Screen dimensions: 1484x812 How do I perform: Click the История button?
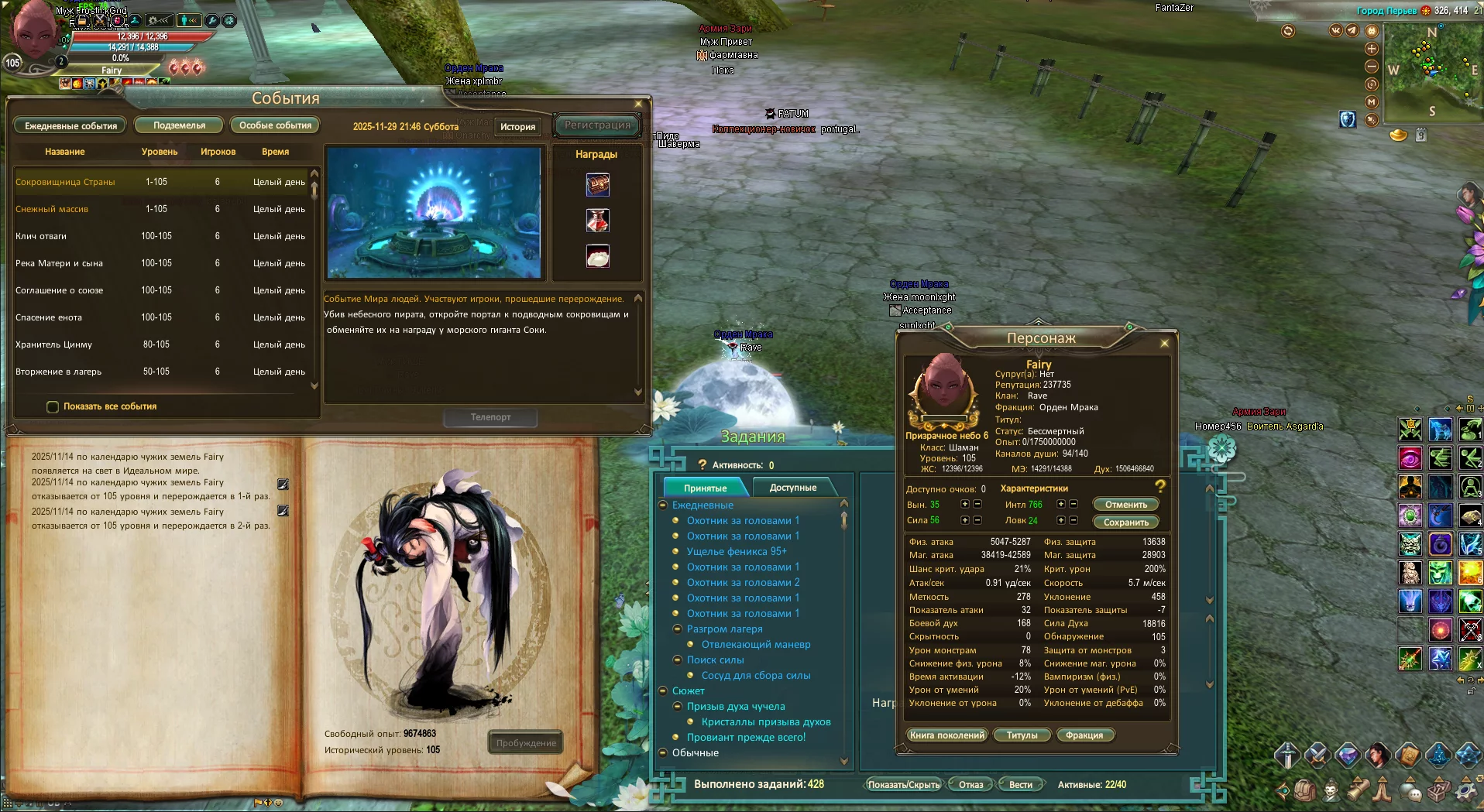click(x=517, y=126)
